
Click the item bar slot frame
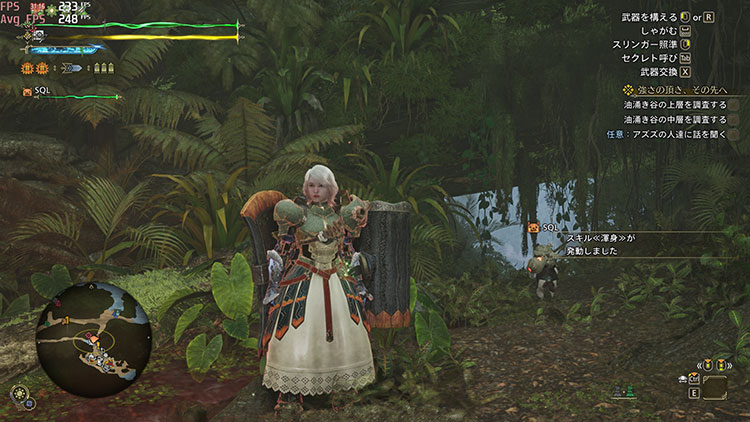click(x=715, y=385)
